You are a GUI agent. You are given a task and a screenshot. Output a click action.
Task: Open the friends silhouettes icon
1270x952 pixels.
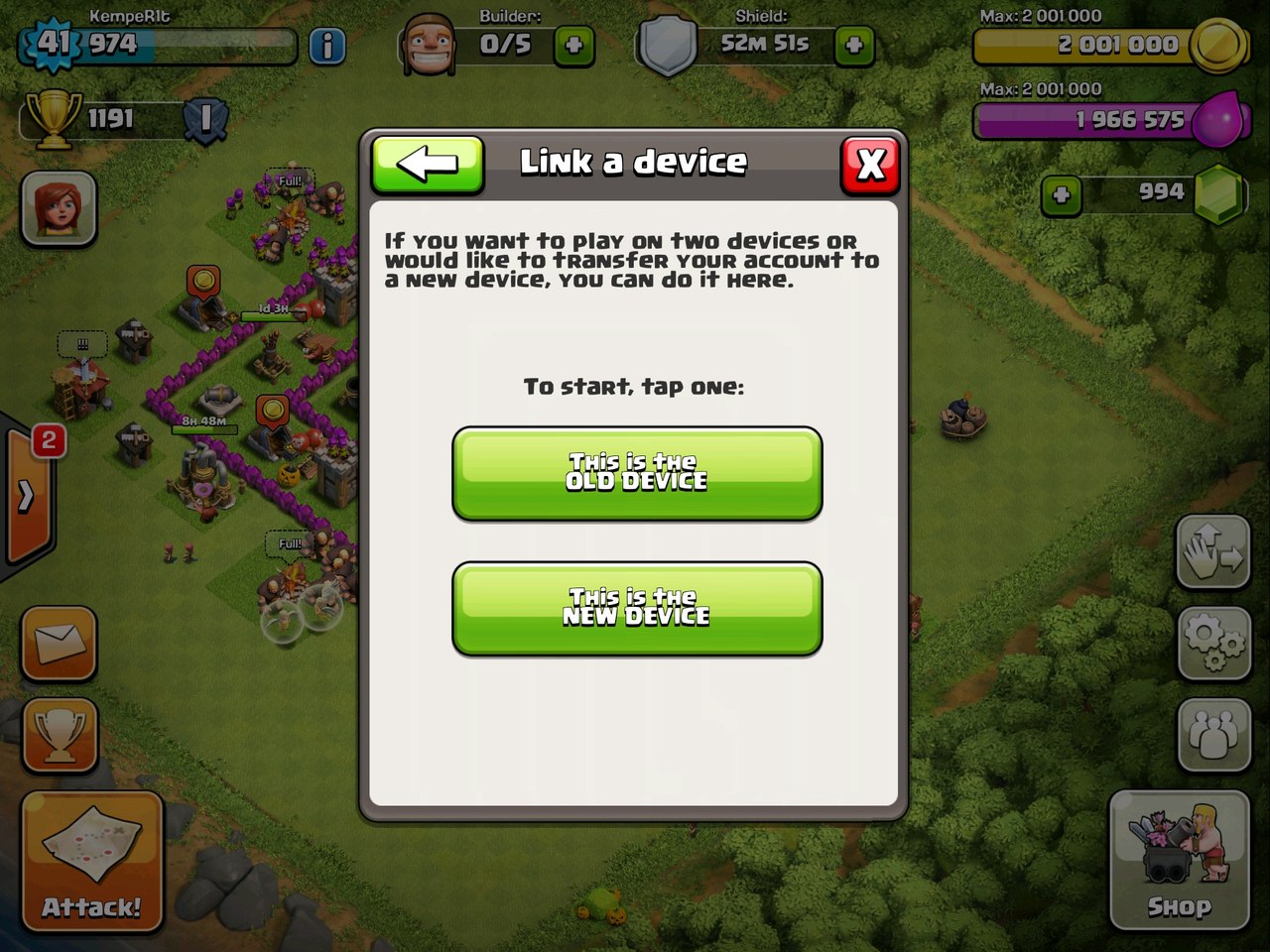tap(1213, 735)
